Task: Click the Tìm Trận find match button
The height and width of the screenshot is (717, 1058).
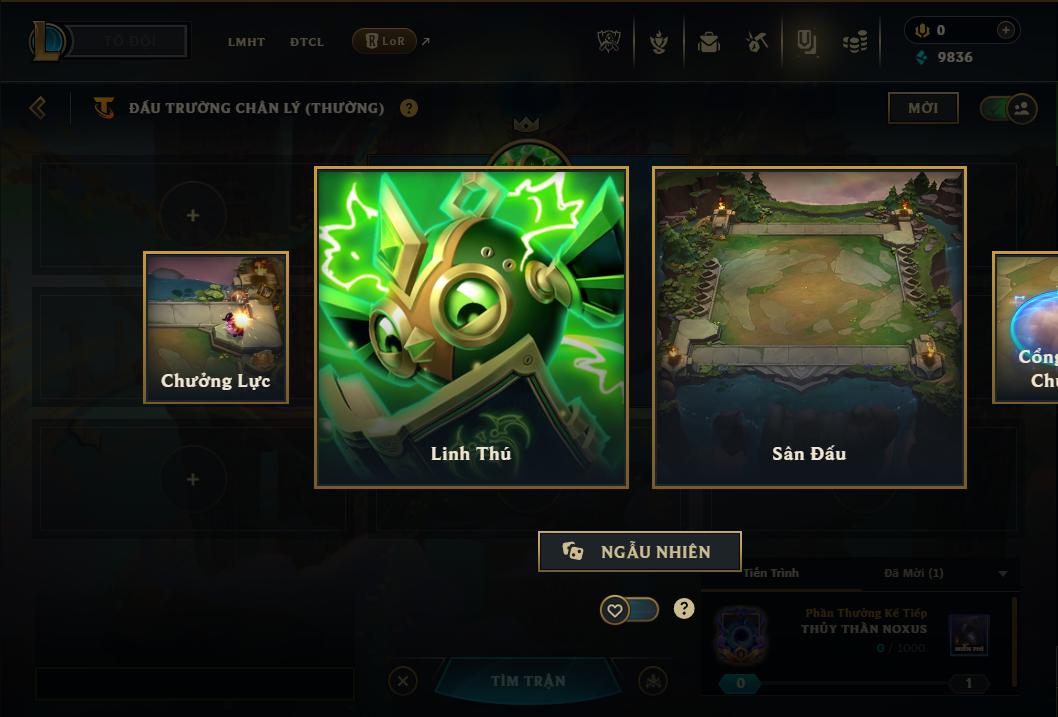Action: [528, 681]
